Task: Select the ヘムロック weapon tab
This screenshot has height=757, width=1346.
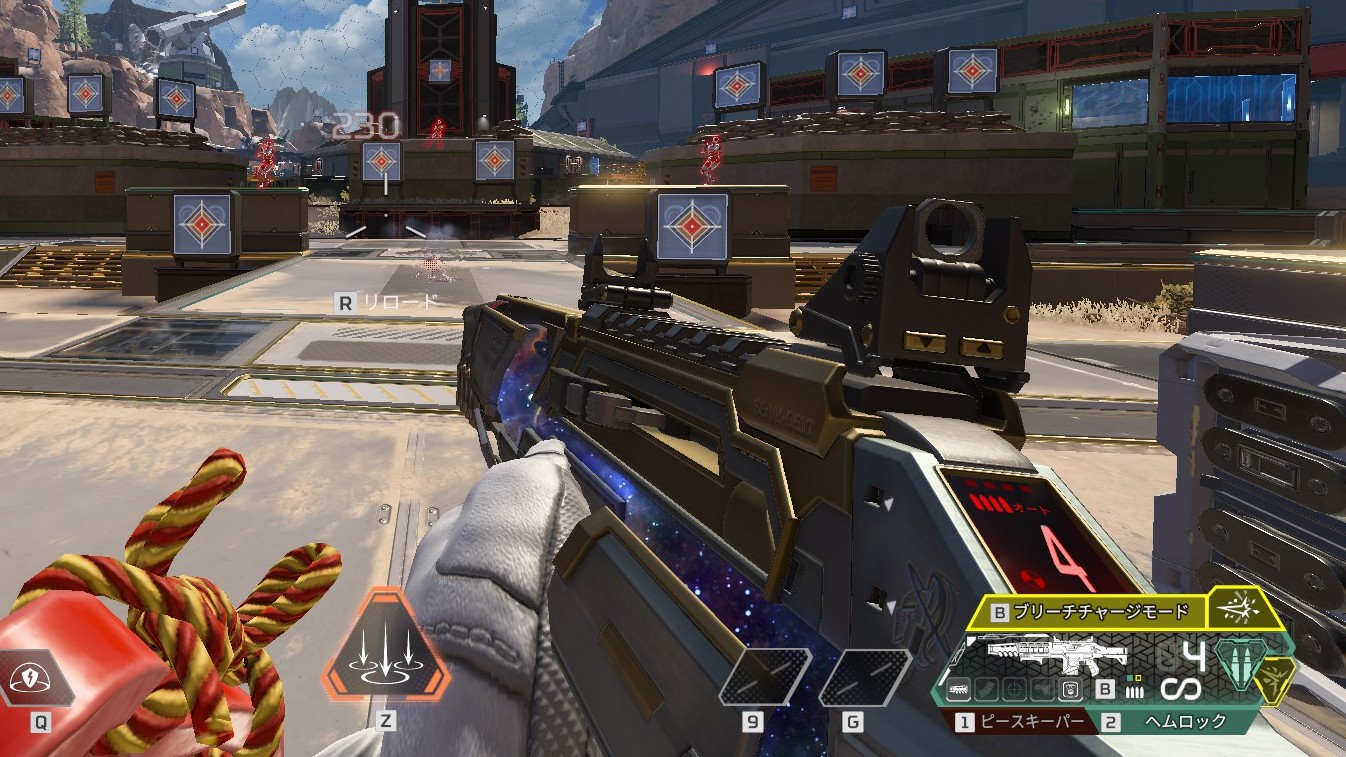Action: tap(1183, 721)
